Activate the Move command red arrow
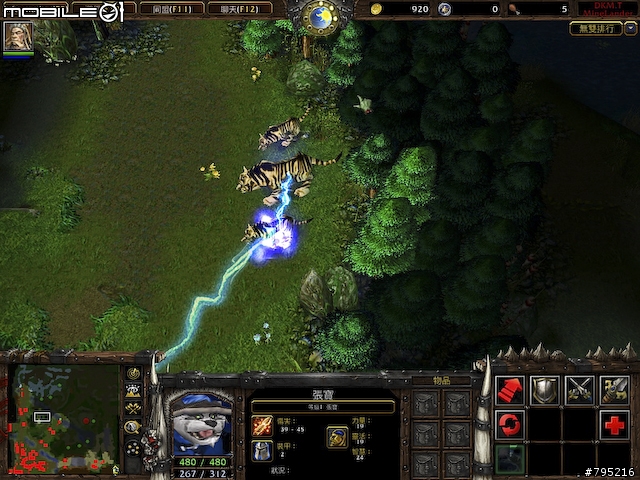 click(x=509, y=391)
